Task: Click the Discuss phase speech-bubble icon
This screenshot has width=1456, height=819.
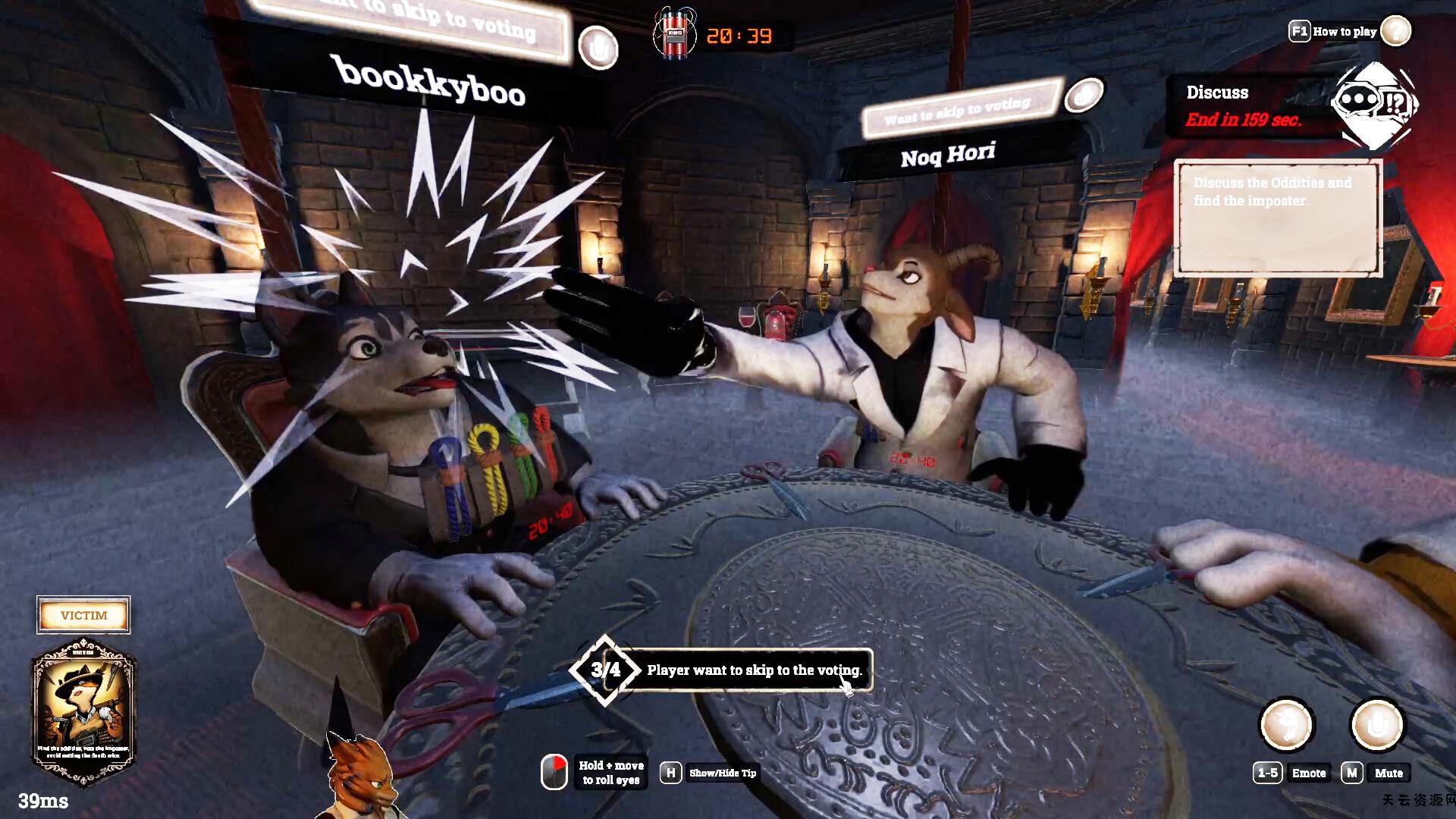Action: coord(1373,104)
